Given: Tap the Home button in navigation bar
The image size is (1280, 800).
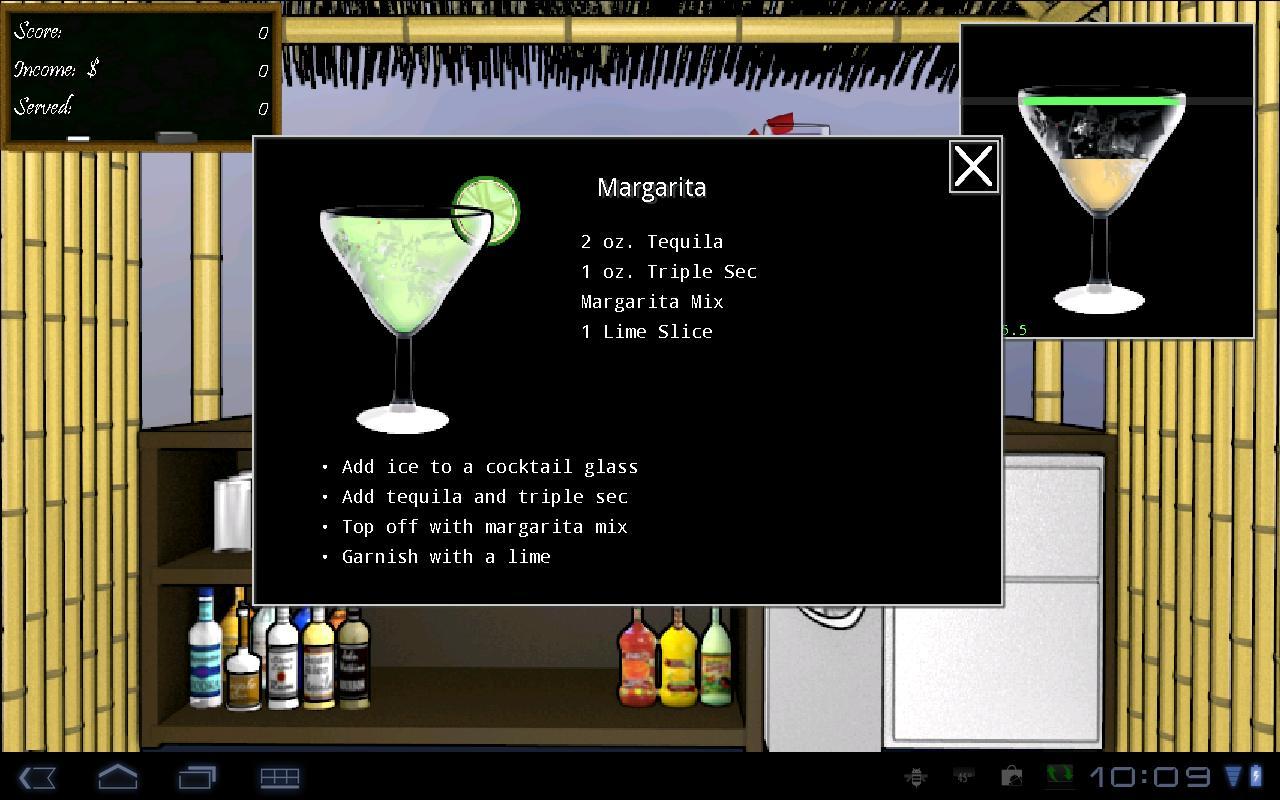Looking at the screenshot, I should (117, 778).
